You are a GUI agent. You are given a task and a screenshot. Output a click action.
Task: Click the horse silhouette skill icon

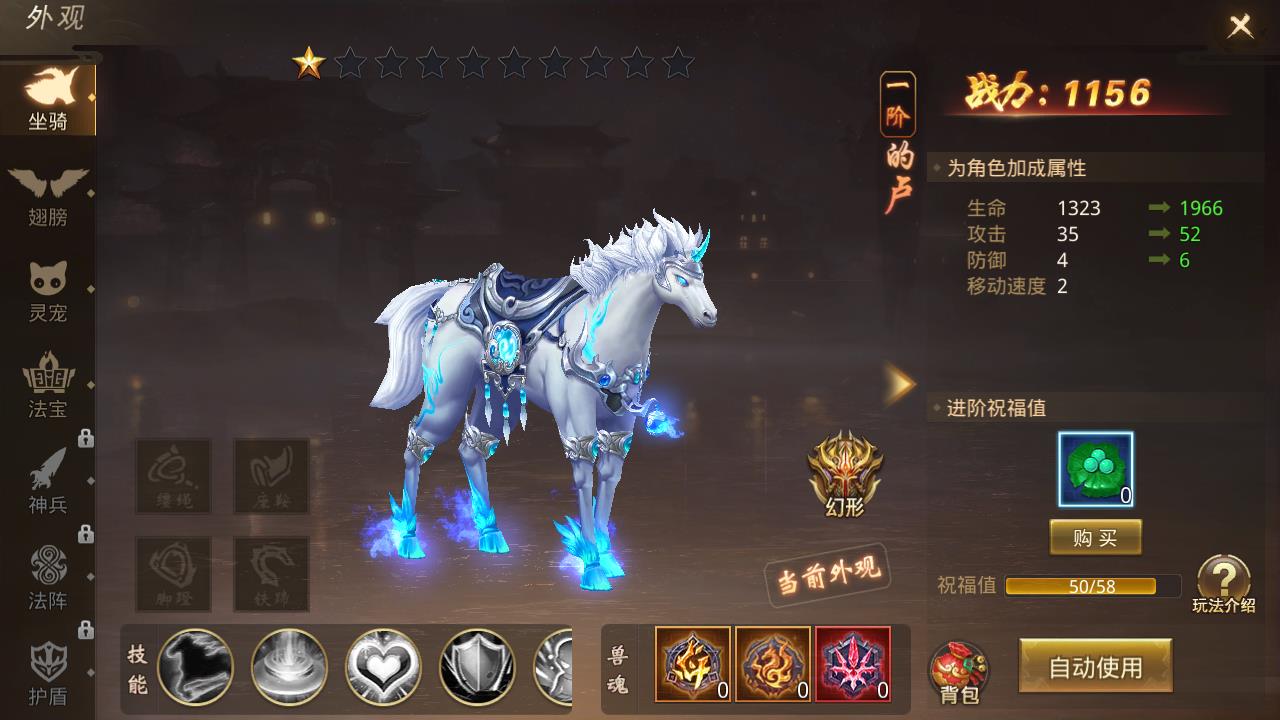195,666
